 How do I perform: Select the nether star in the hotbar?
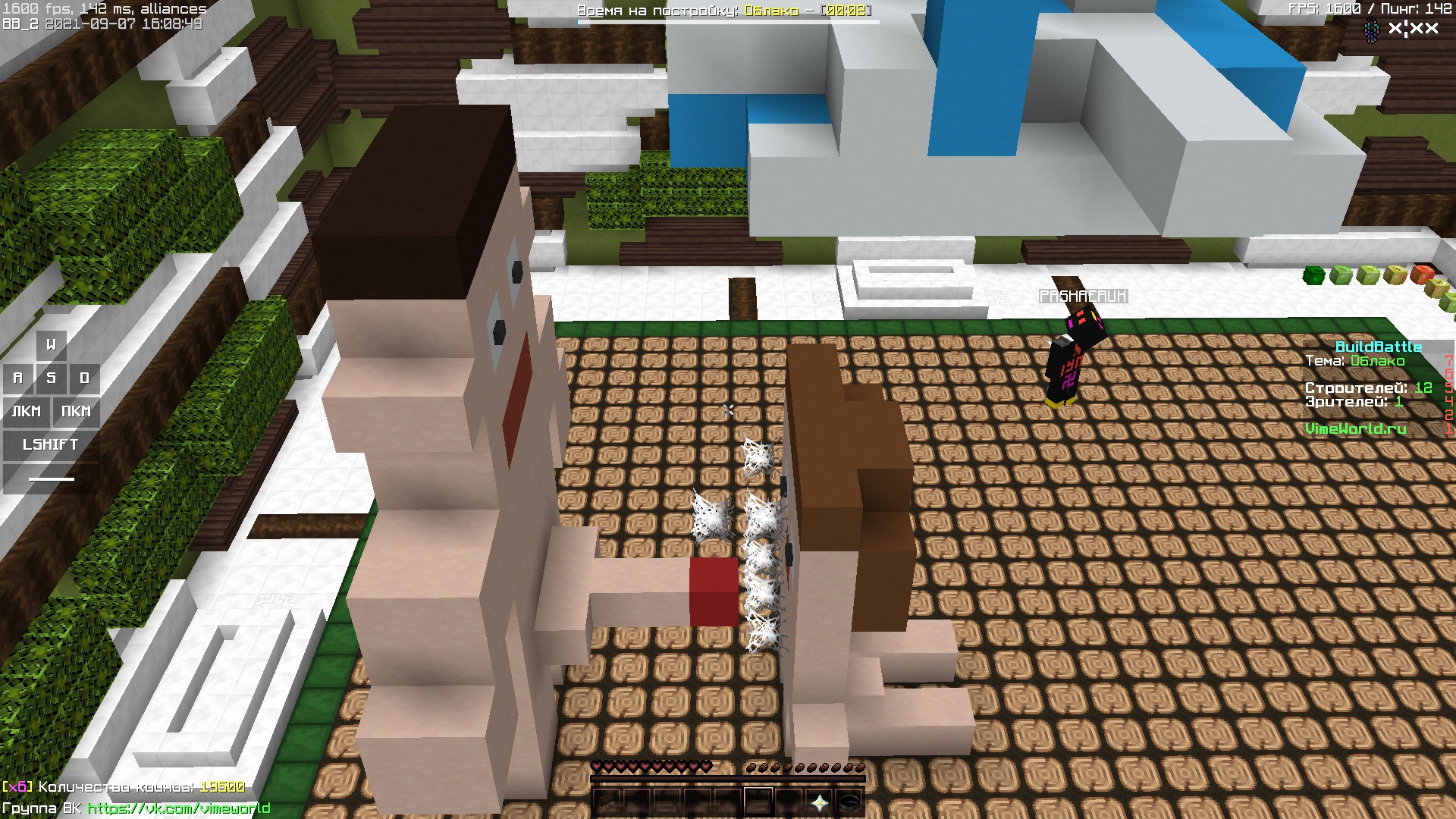coord(820,802)
